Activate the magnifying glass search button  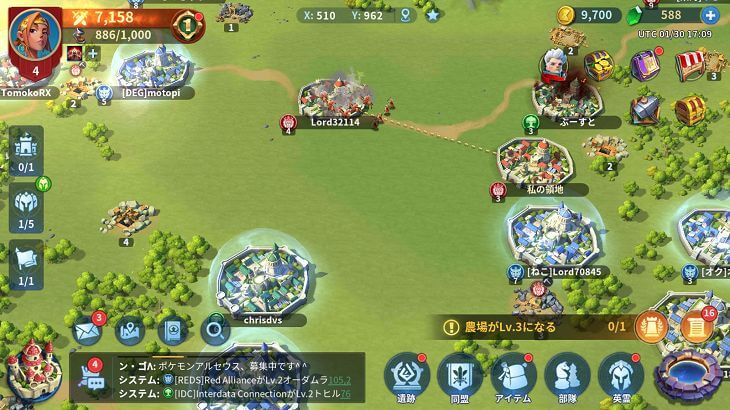click(214, 329)
